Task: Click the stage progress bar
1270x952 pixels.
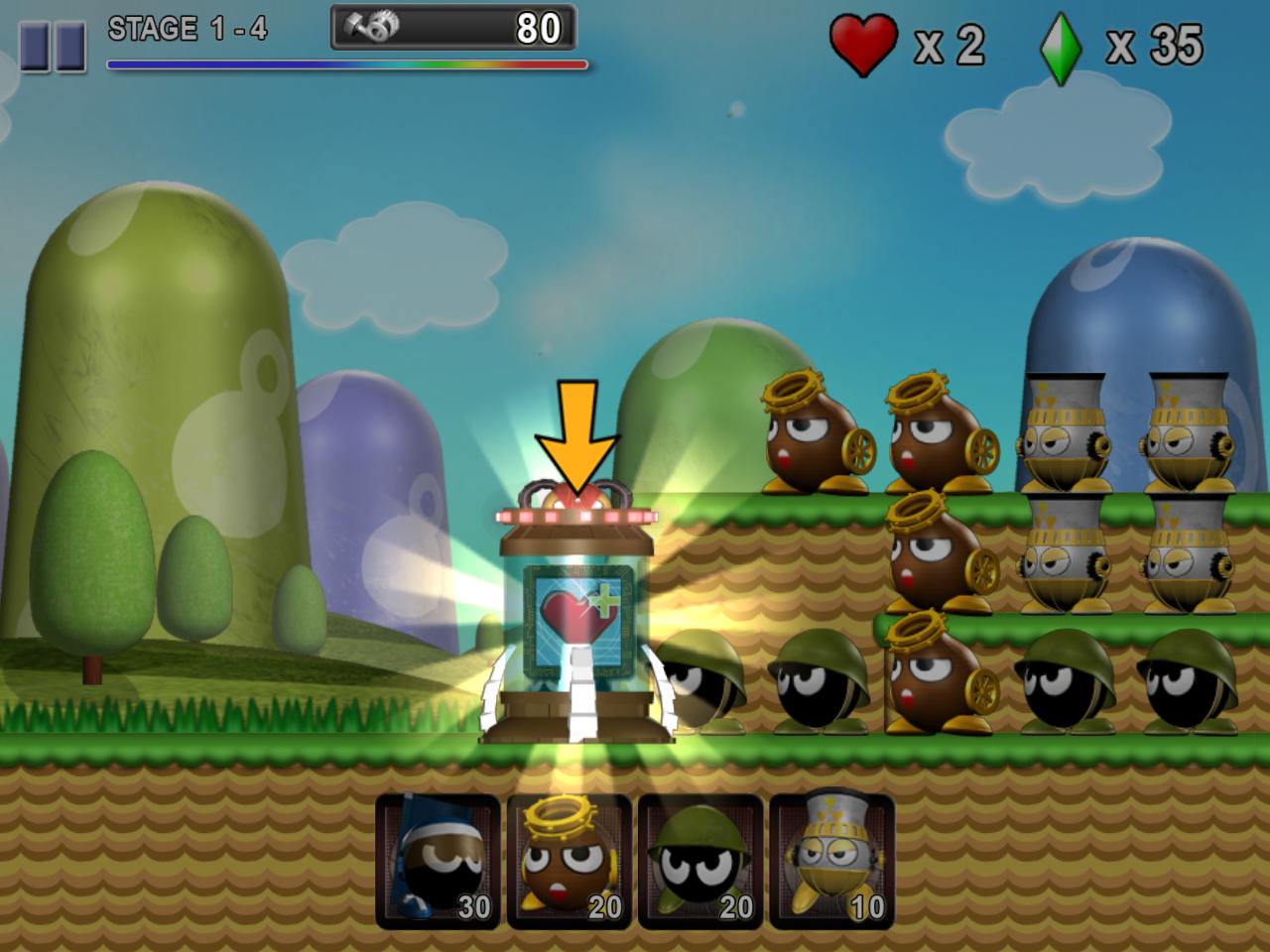Action: (x=345, y=63)
